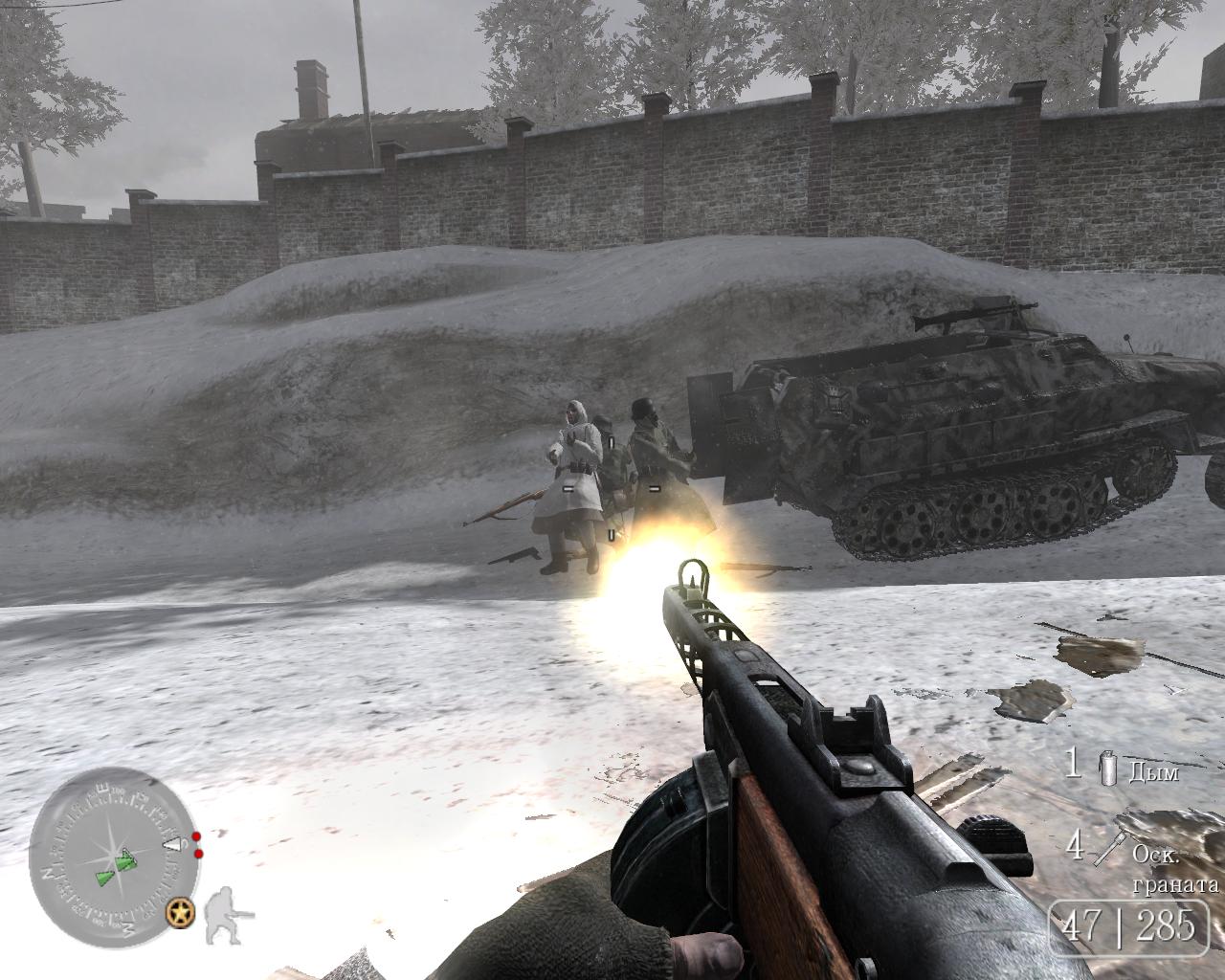Viewport: 1225px width, 980px height.
Task: Click the darker green ally marker on the minimap
Action: click(103, 879)
